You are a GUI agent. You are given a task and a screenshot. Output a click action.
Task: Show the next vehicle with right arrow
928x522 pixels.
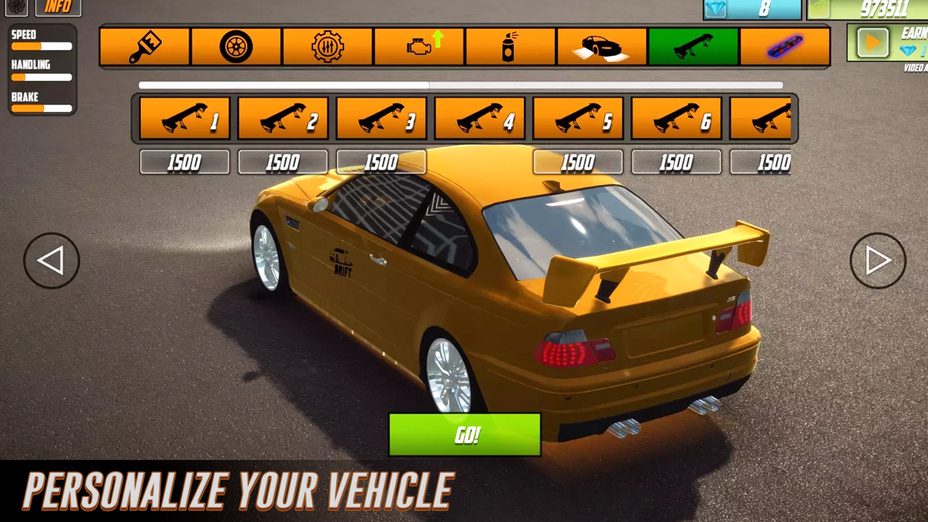pyautogui.click(x=878, y=261)
